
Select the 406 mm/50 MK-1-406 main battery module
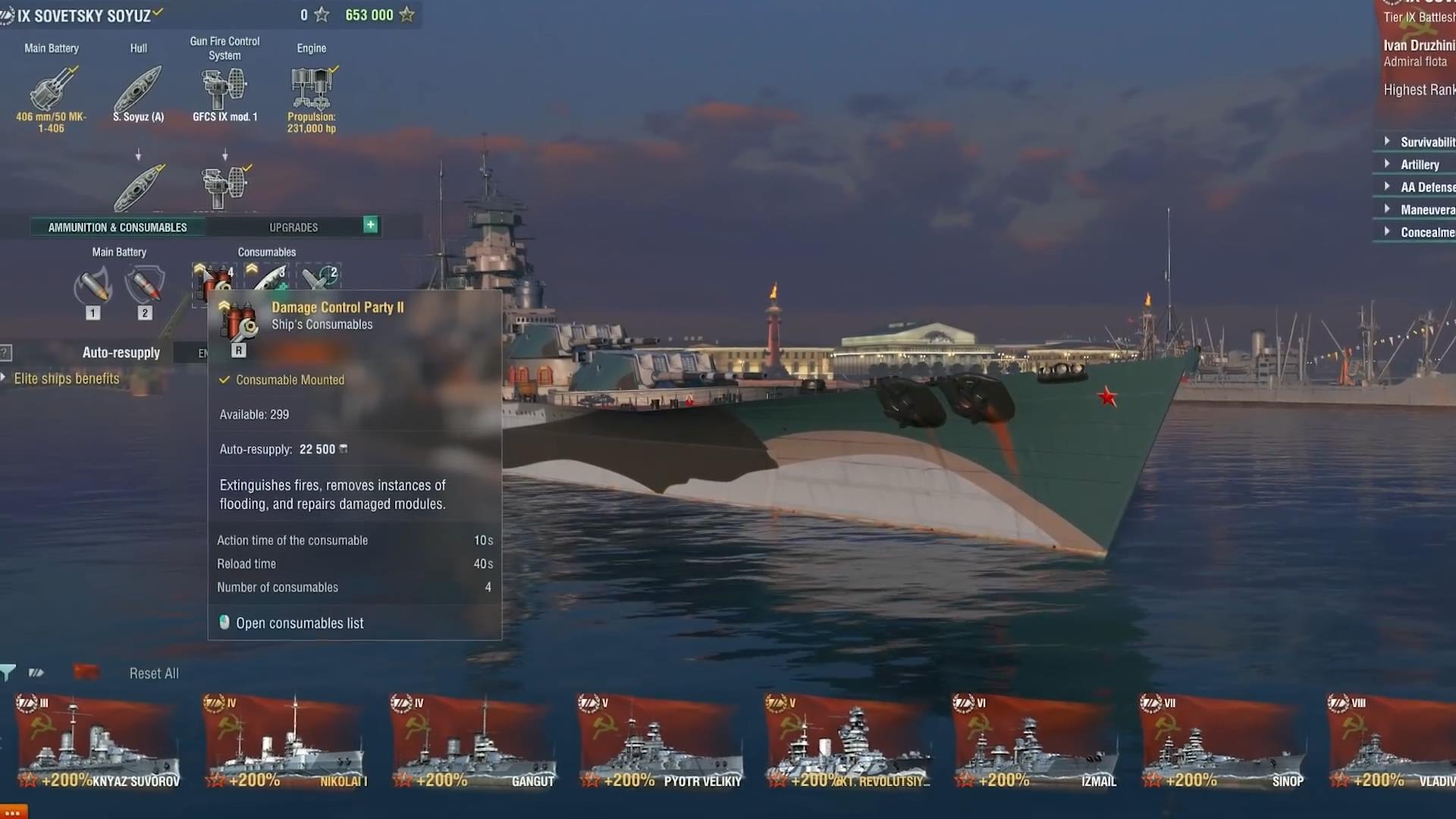click(52, 89)
